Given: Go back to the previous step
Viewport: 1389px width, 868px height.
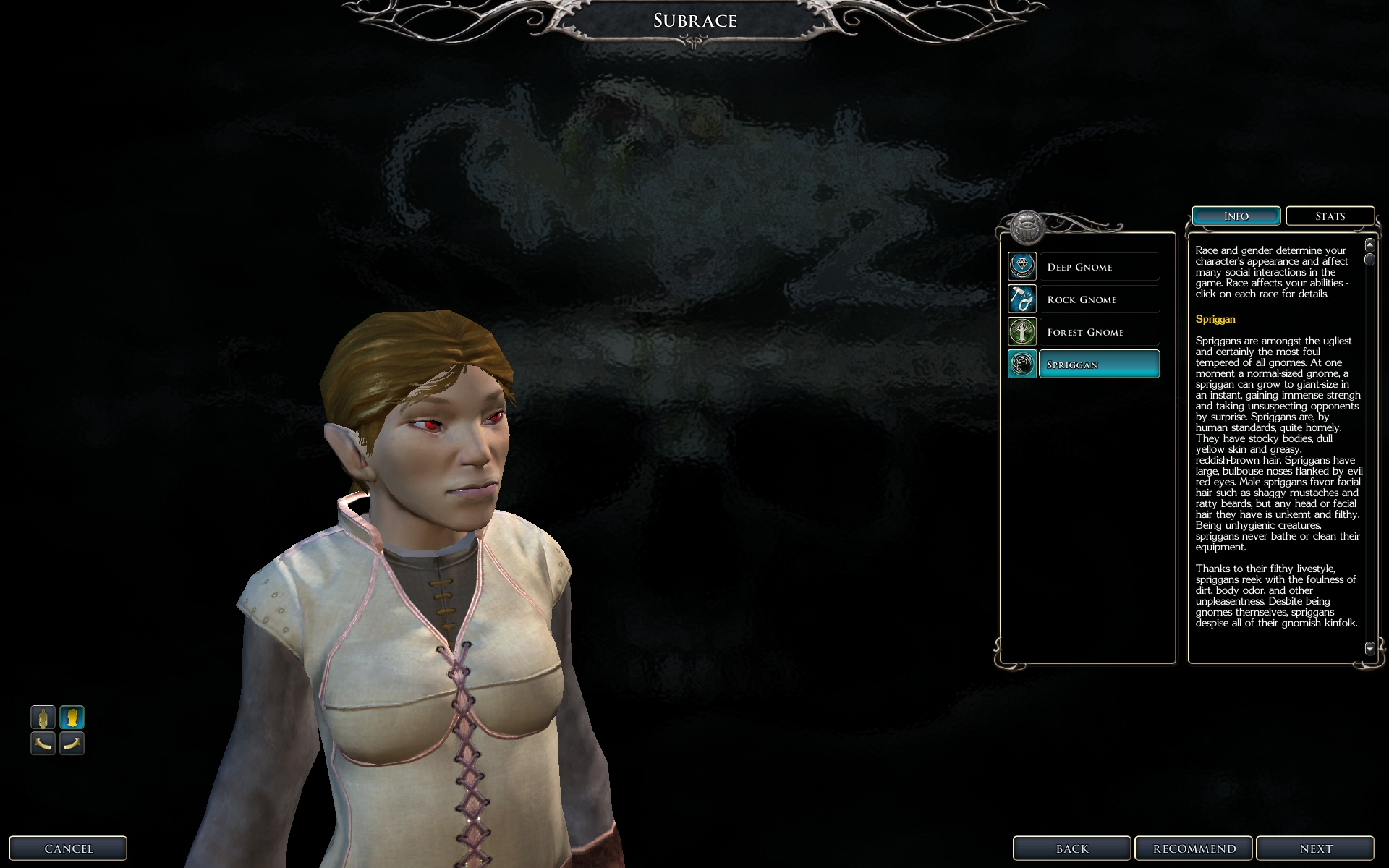Looking at the screenshot, I should [x=1071, y=848].
